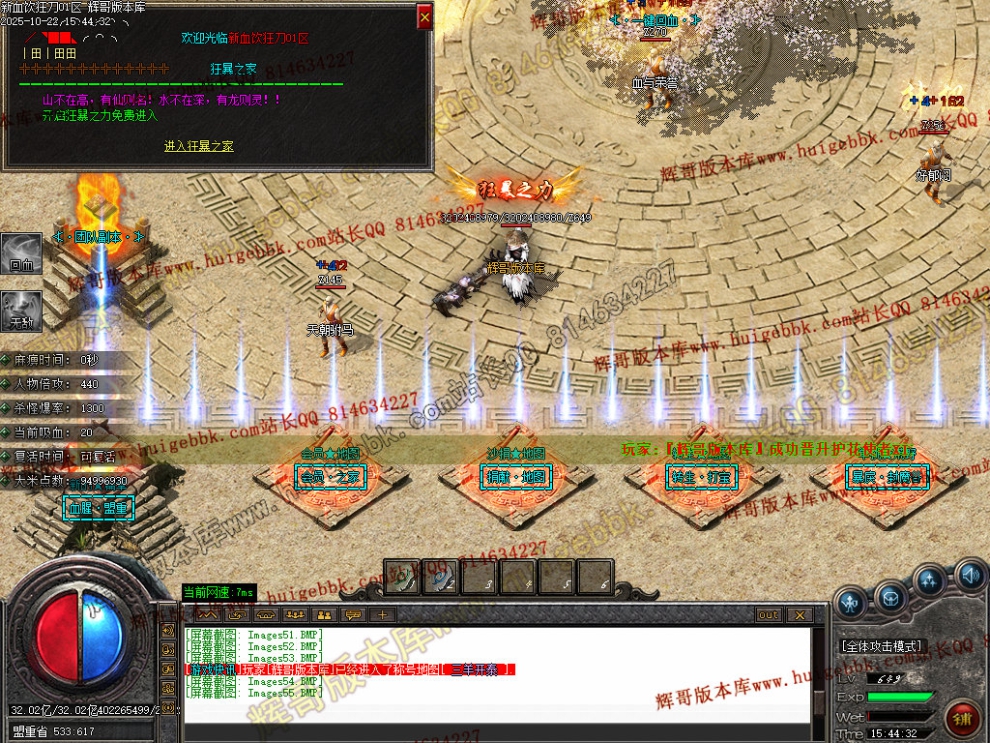990x743 pixels.
Task: Click the plus button on the chat toolbar
Action: [382, 614]
